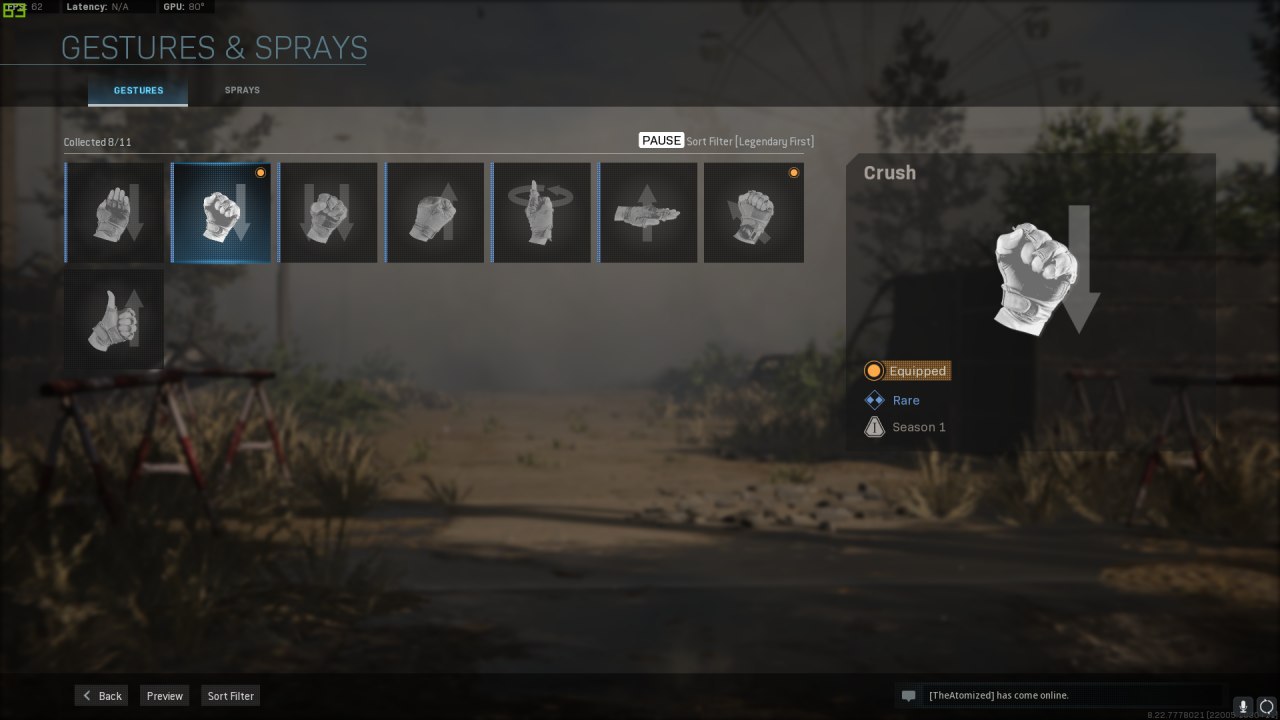Open the chat message box
Image resolution: width=1280 pixels, height=720 pixels.
click(1060, 695)
